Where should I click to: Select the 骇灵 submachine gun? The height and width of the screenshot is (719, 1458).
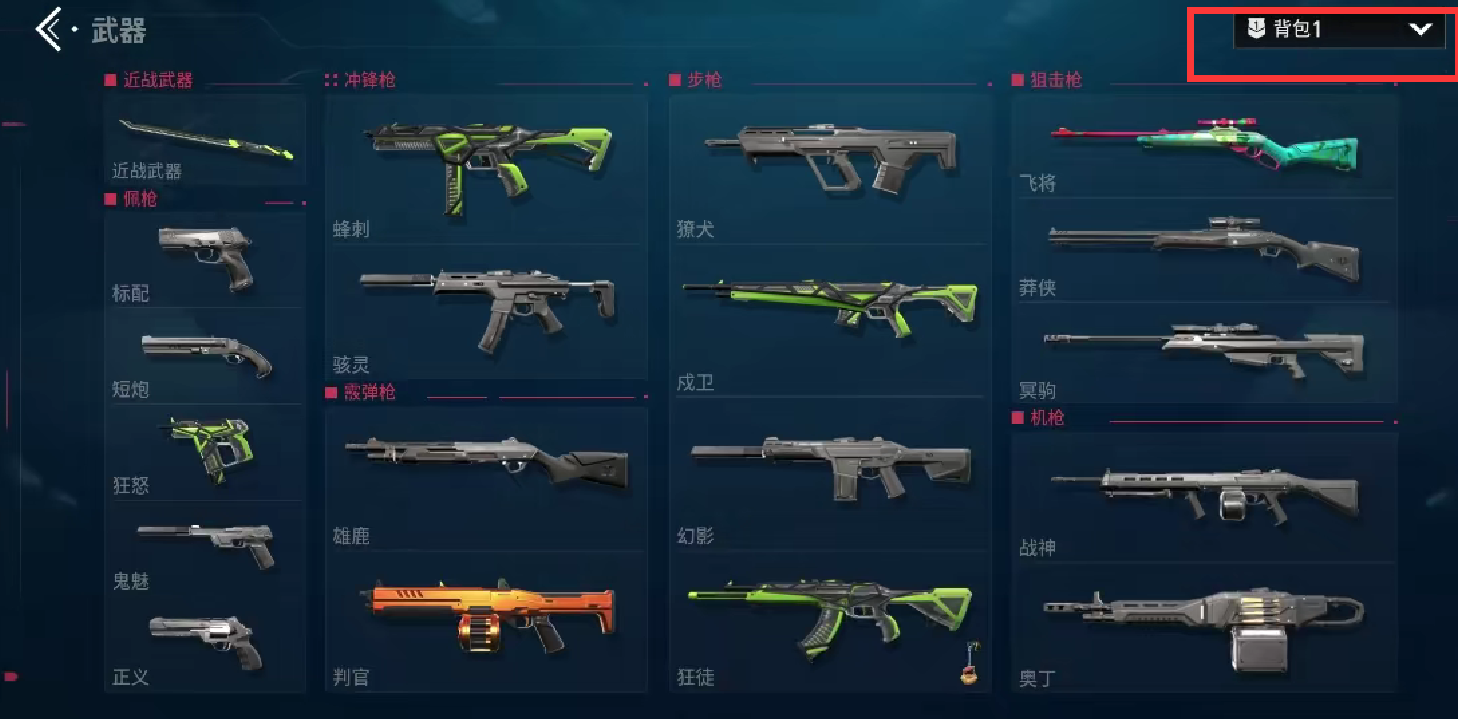click(x=486, y=310)
